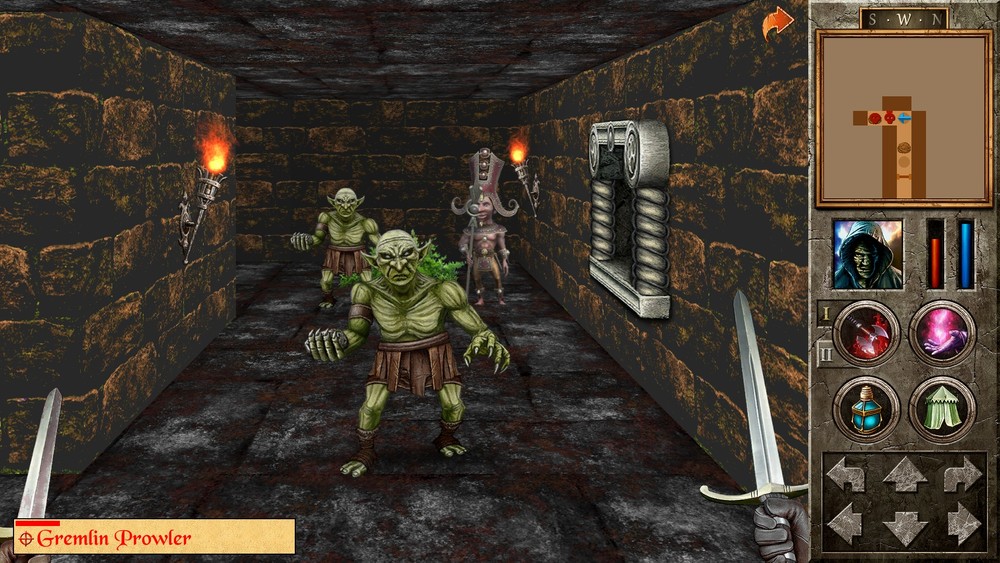
Task: Click the hooded character portrait
Action: 868,254
